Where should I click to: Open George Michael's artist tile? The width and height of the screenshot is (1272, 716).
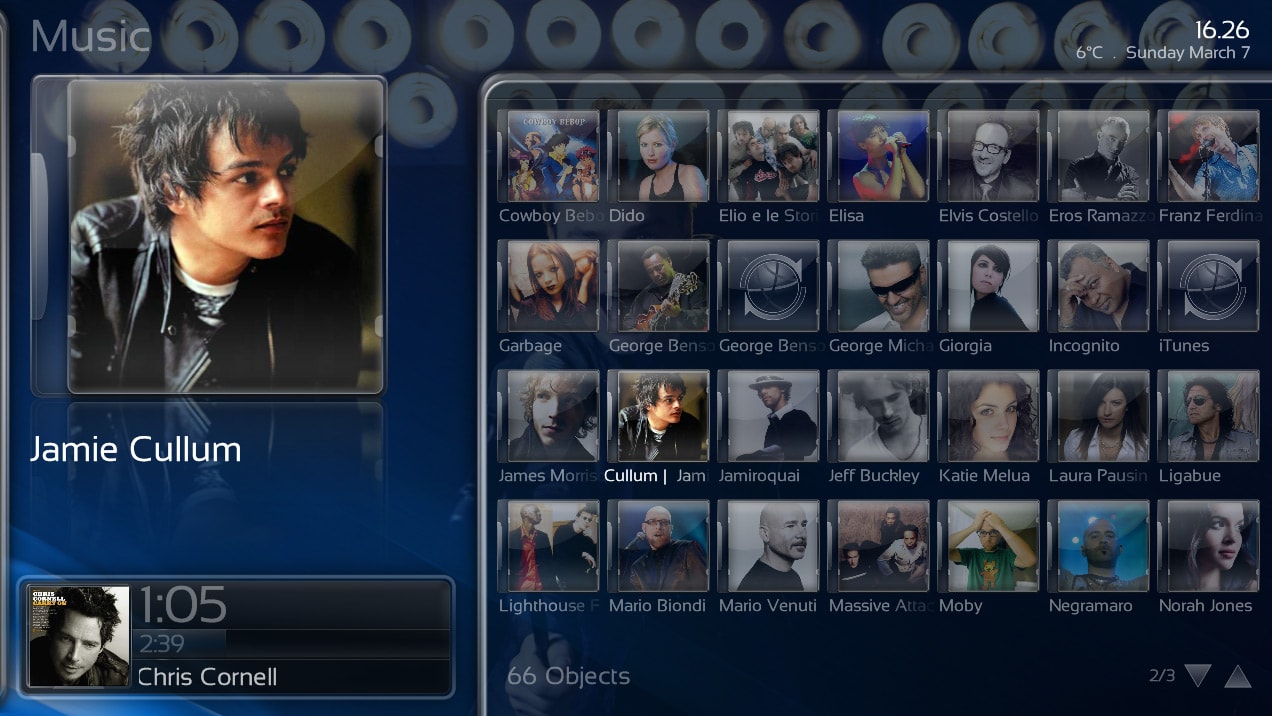[883, 286]
